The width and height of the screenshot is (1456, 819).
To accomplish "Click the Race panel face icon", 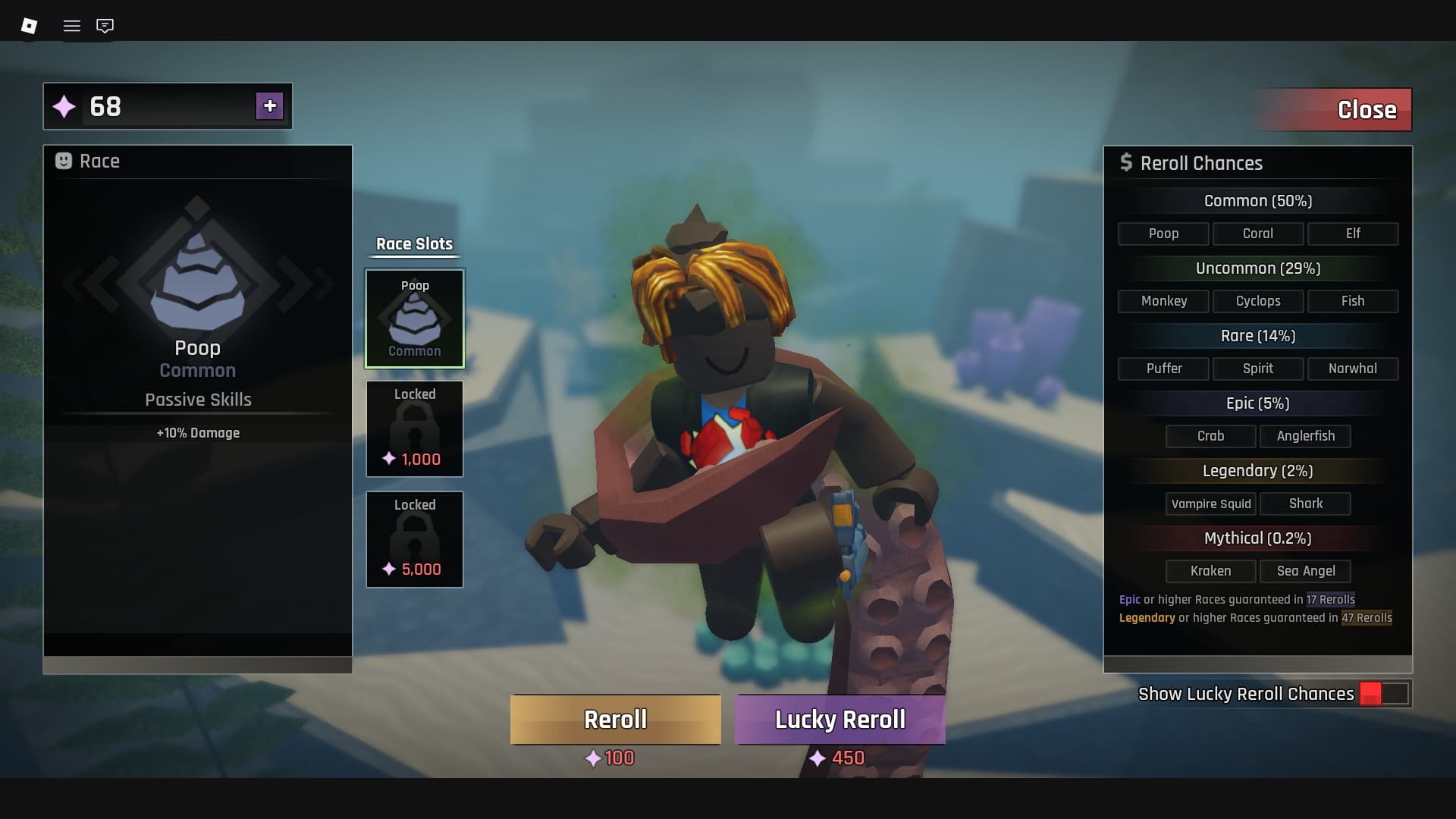I will pyautogui.click(x=64, y=161).
